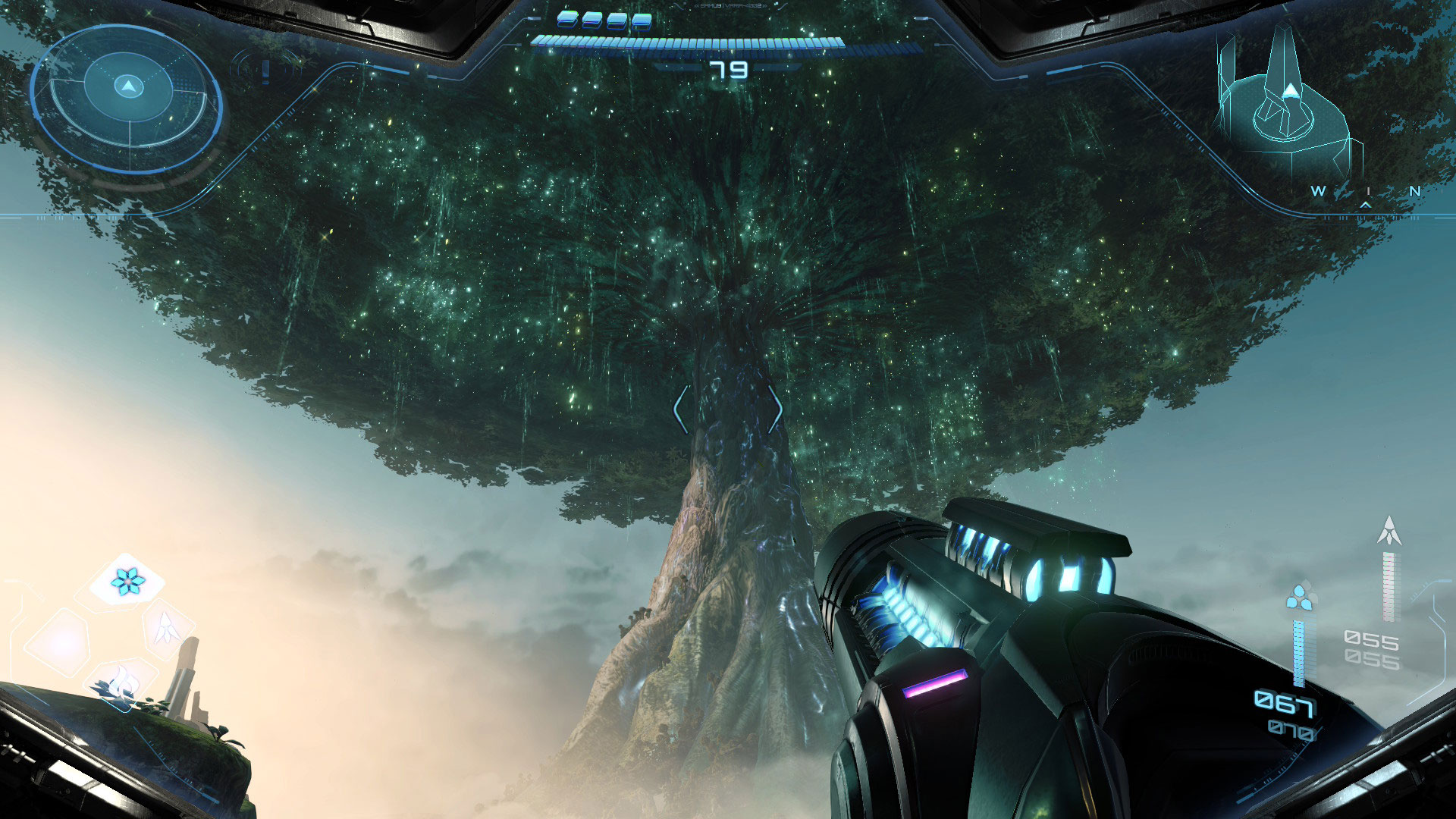This screenshot has height=819, width=1456.
Task: Choose the missile slot in the weapon selector
Action: point(166,628)
